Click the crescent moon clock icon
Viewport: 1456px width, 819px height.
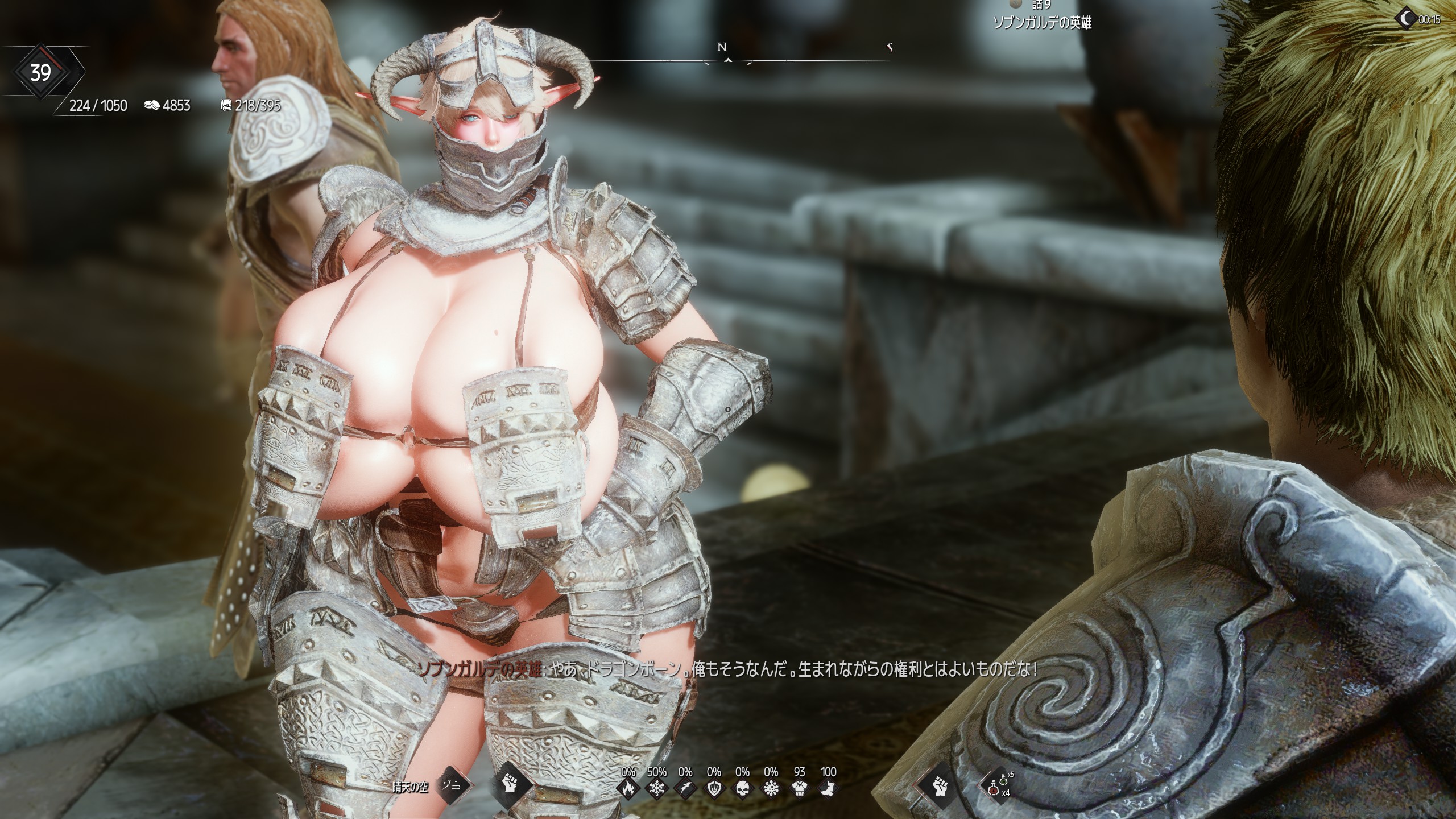click(1407, 19)
